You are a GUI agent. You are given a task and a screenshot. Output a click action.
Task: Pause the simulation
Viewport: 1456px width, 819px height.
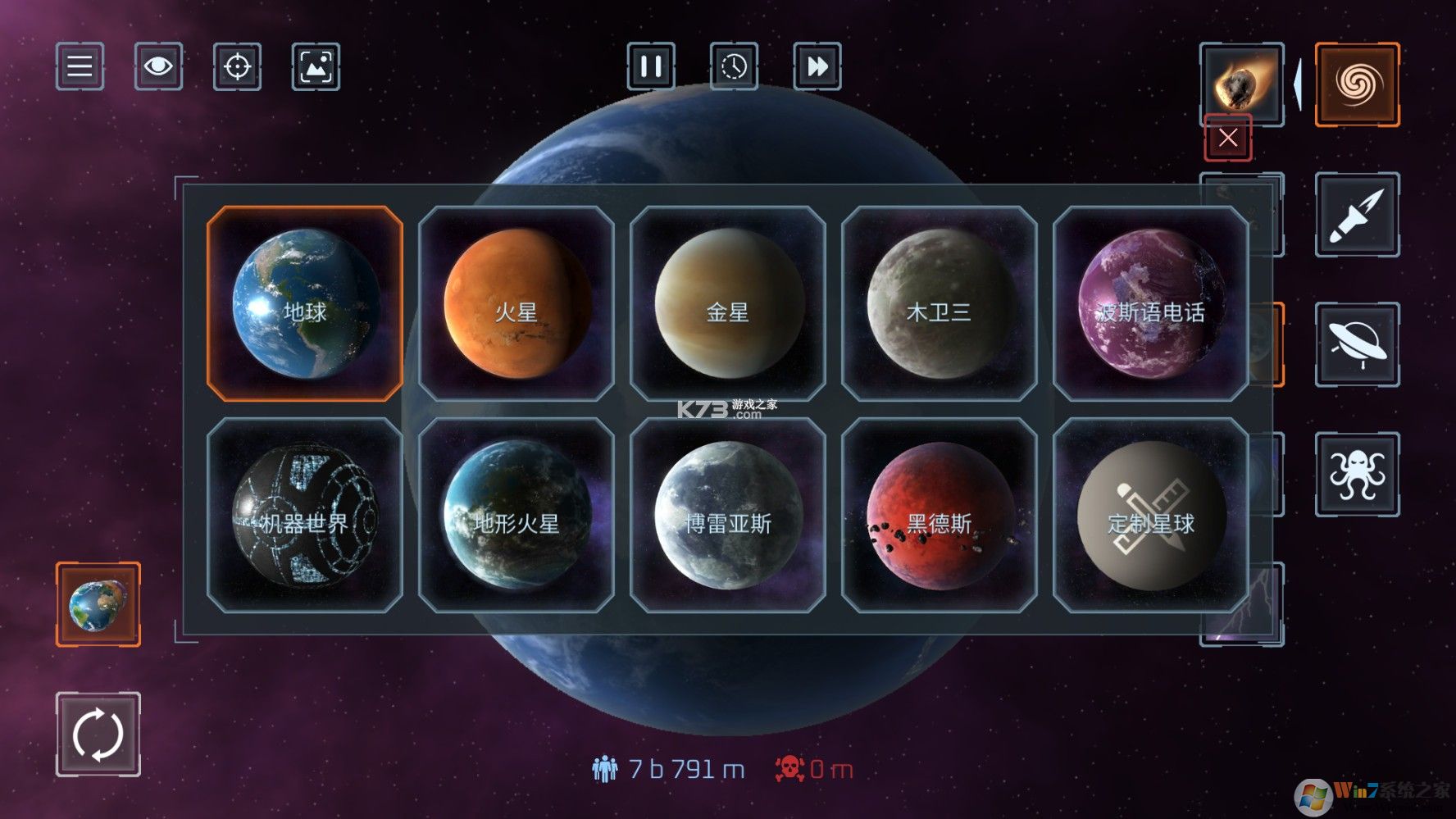tap(652, 69)
